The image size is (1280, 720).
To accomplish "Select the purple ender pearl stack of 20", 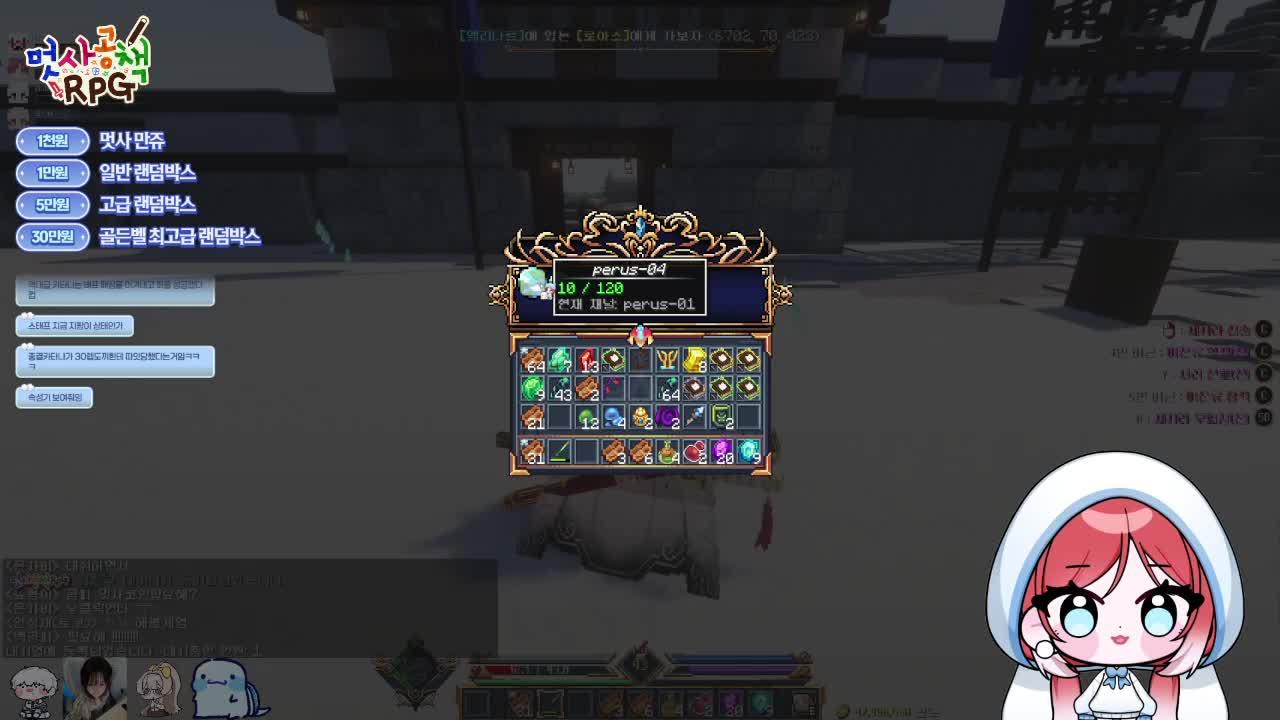I will pyautogui.click(x=722, y=451).
